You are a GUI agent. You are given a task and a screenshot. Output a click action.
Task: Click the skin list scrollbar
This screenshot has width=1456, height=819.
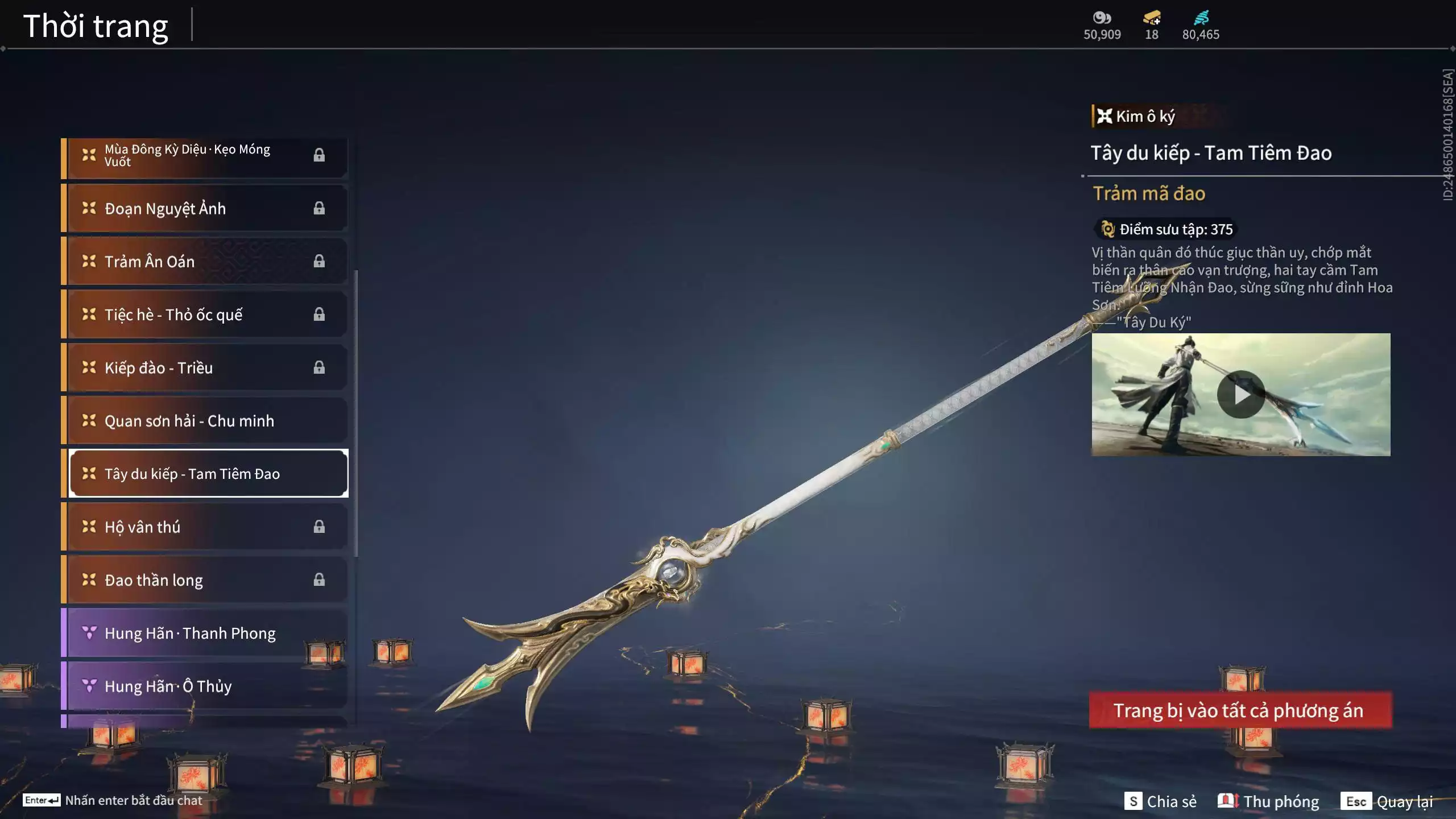coord(356,413)
